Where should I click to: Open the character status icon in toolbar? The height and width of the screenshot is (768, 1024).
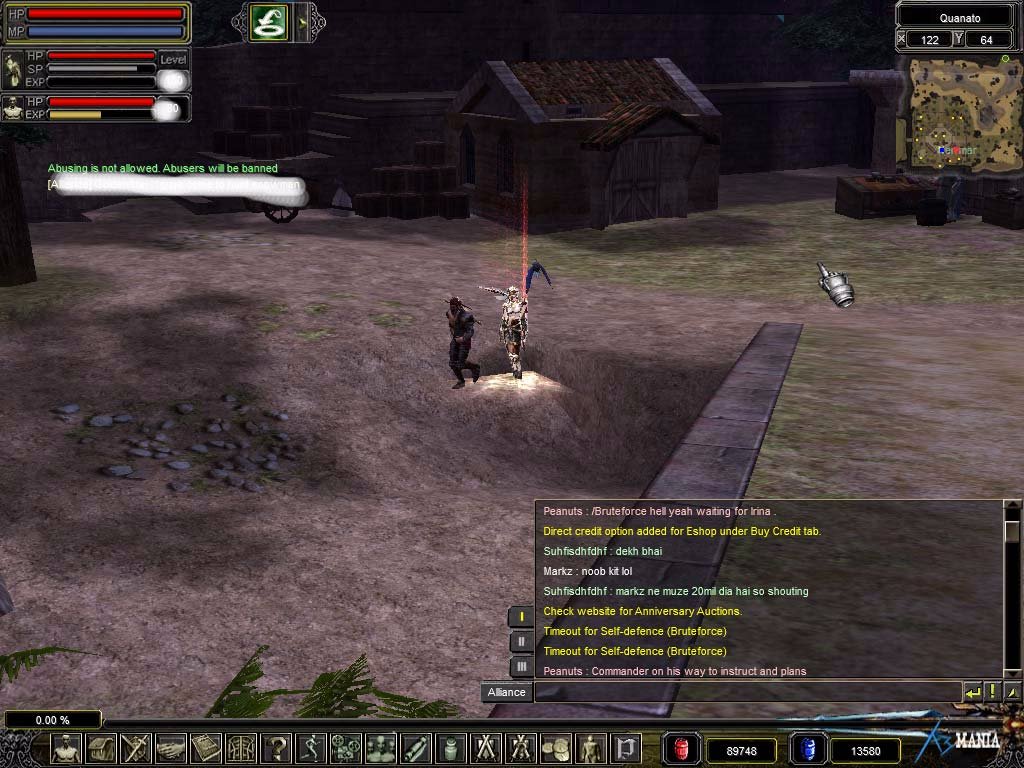(x=66, y=748)
